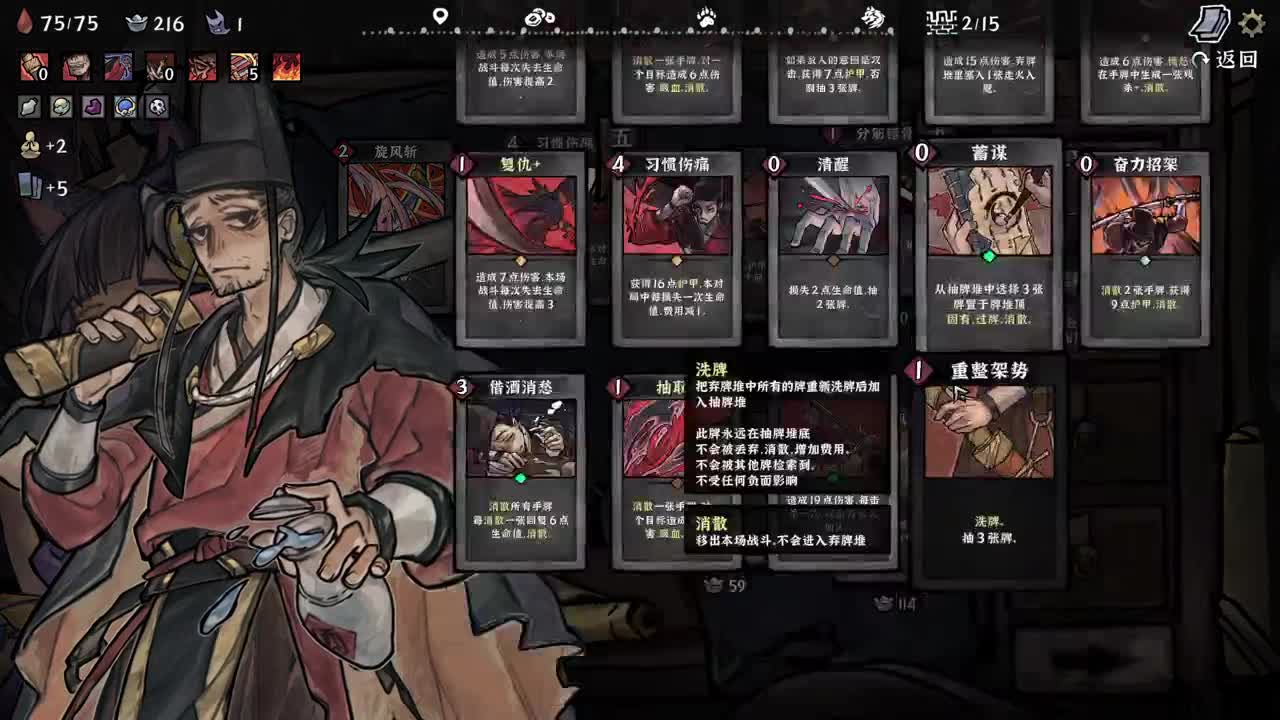Click the purple heart status icon
Image resolution: width=1280 pixels, height=720 pixels.
click(x=94, y=107)
